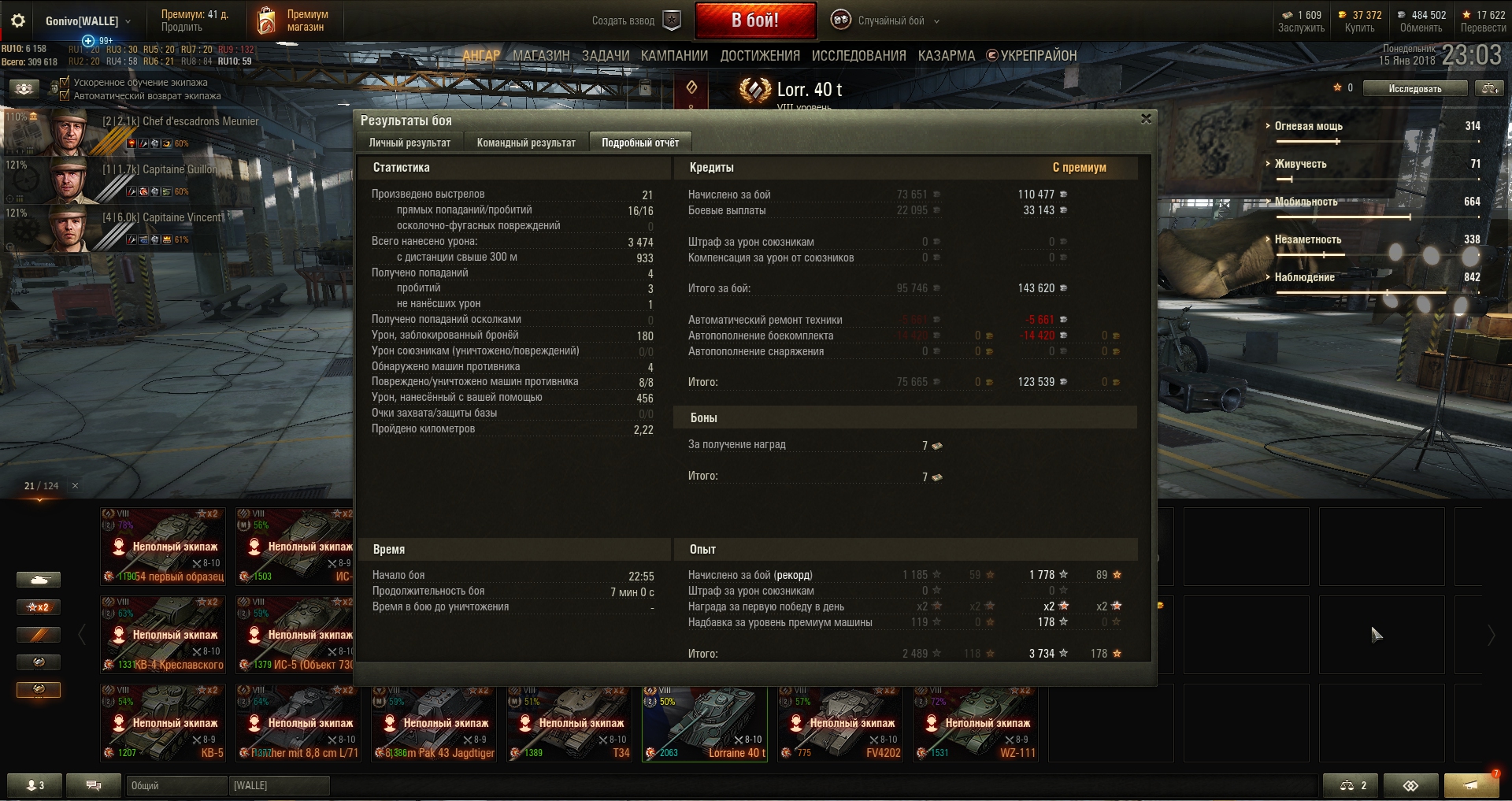Switch to Личный результат tab
Screen dimensions: 1512x801
[x=409, y=143]
